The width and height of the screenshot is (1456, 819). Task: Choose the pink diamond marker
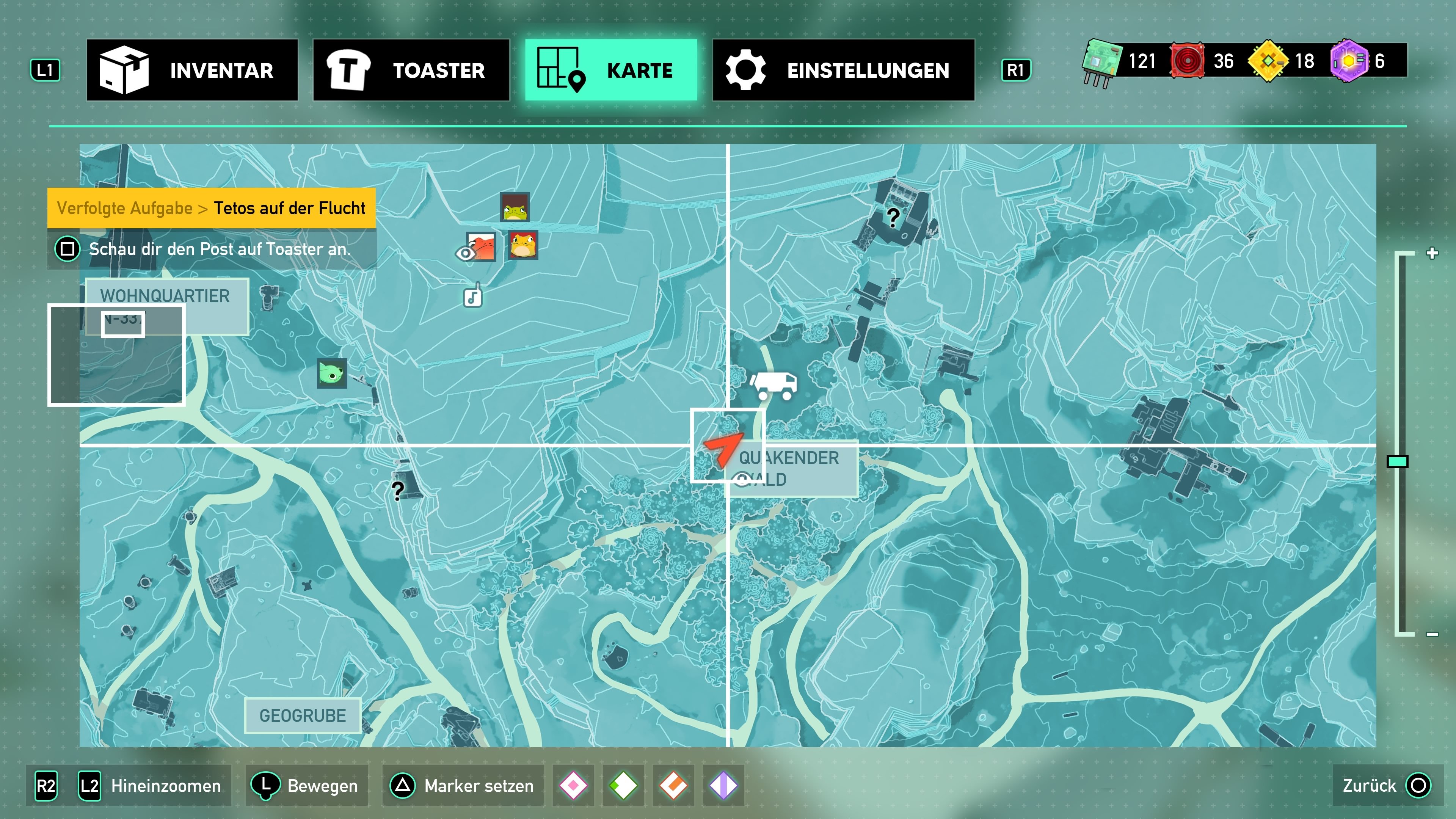[573, 786]
